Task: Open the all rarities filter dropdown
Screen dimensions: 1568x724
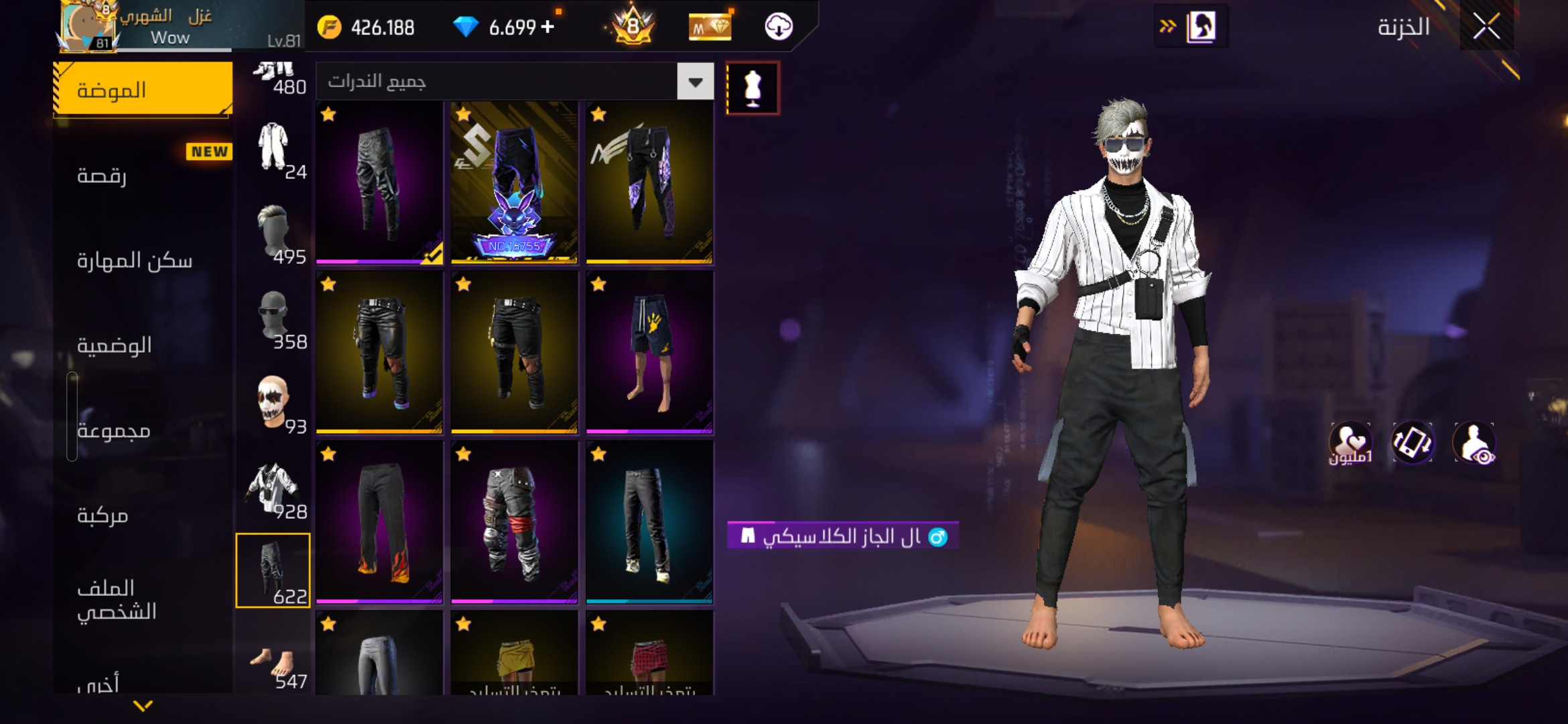Action: 695,82
